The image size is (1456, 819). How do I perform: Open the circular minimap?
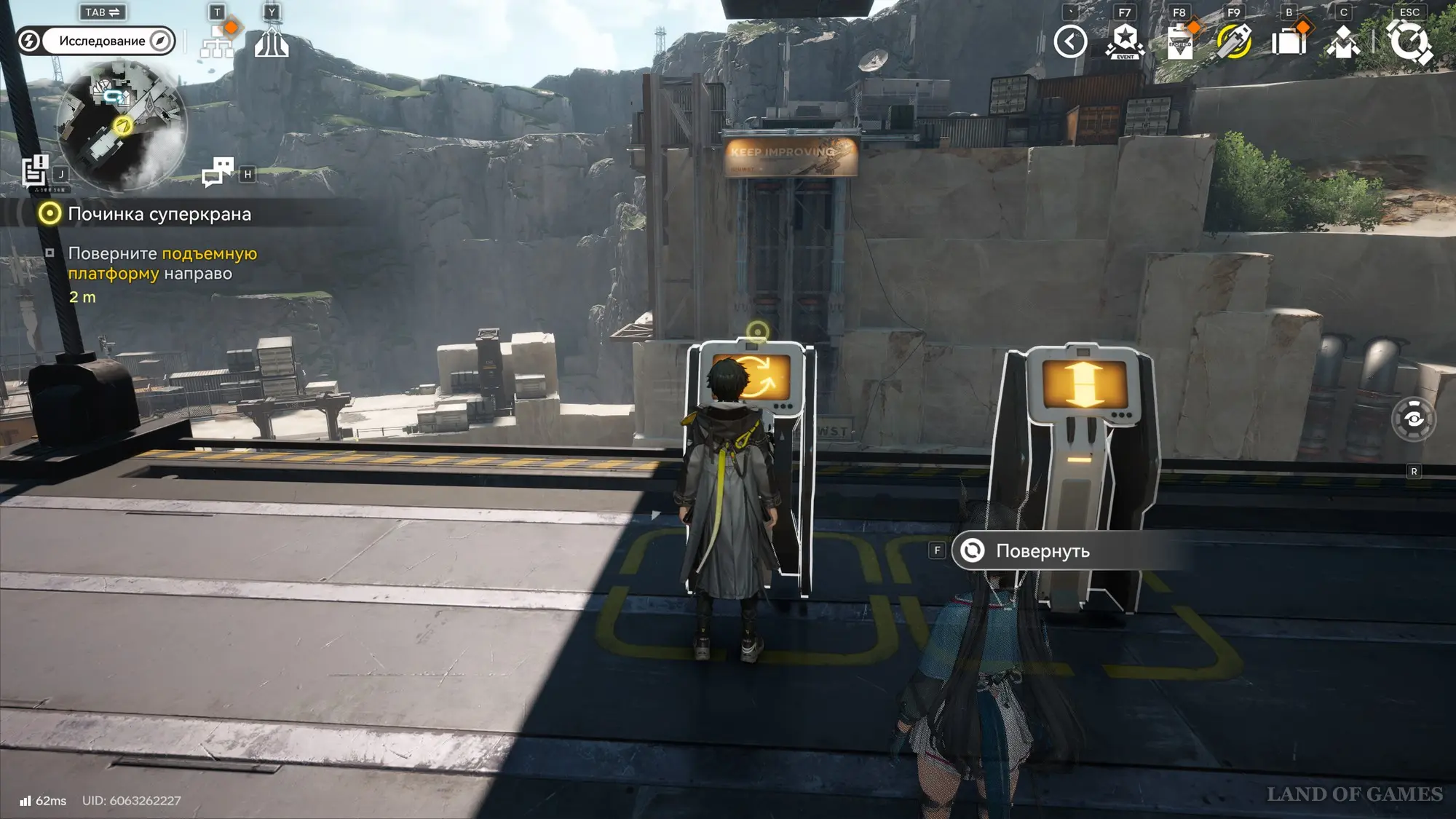coord(122,124)
